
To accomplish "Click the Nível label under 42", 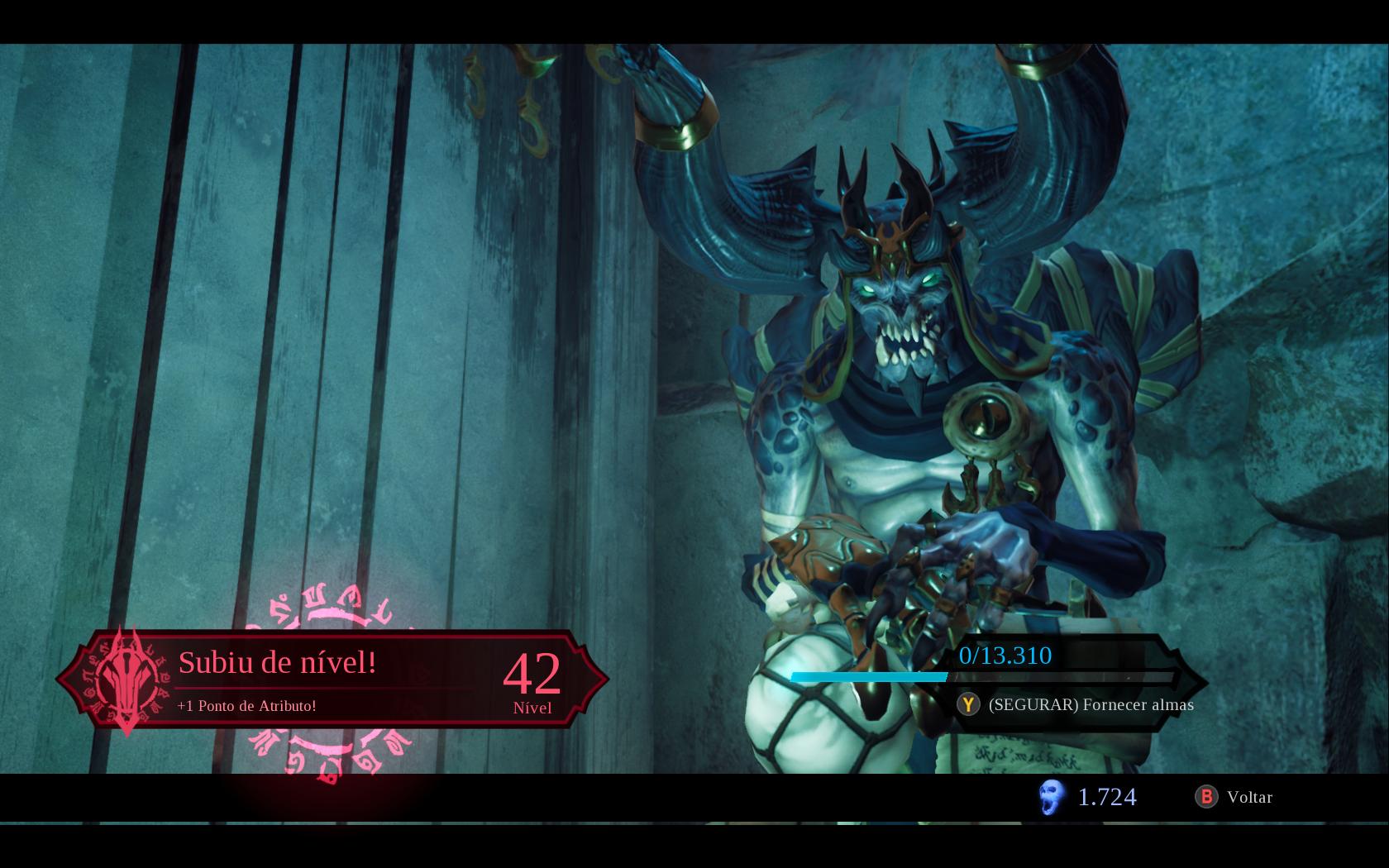I will [x=533, y=708].
